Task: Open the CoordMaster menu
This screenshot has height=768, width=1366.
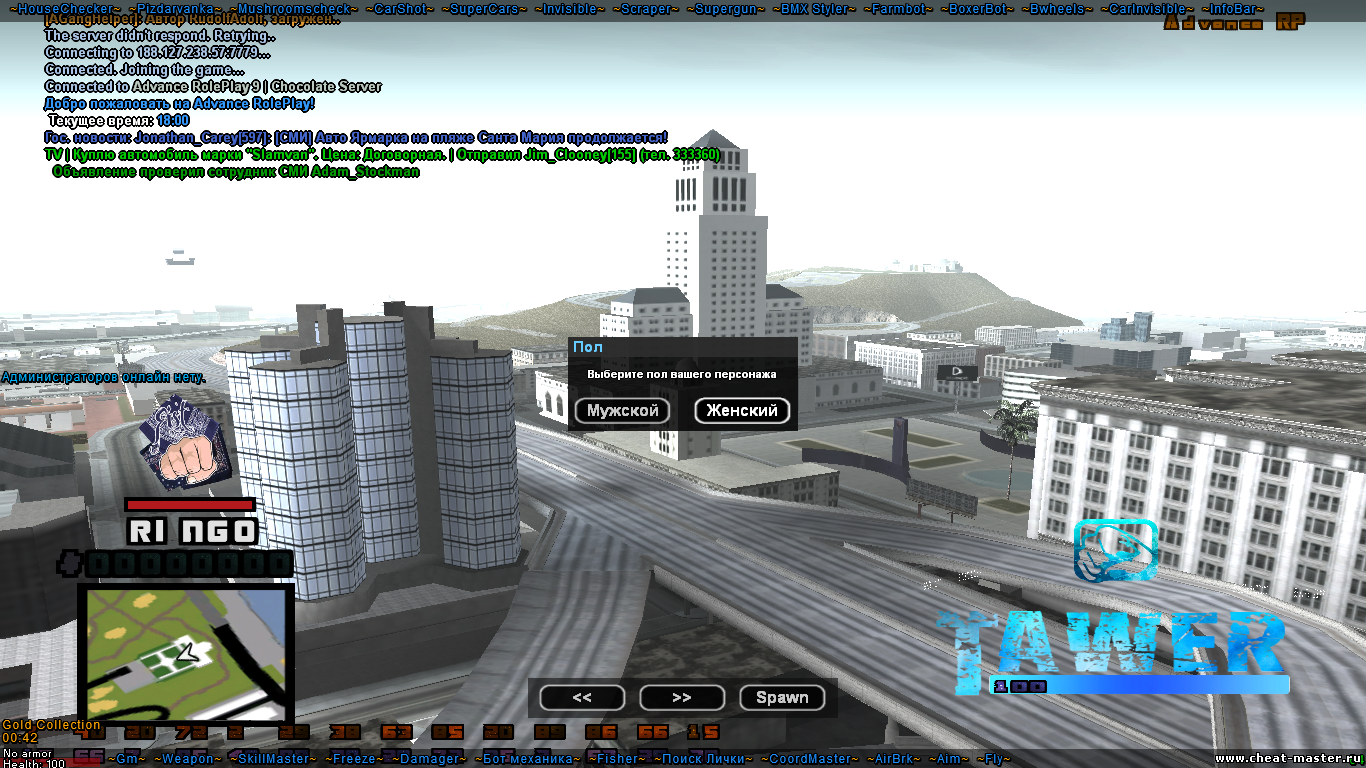Action: pos(811,759)
